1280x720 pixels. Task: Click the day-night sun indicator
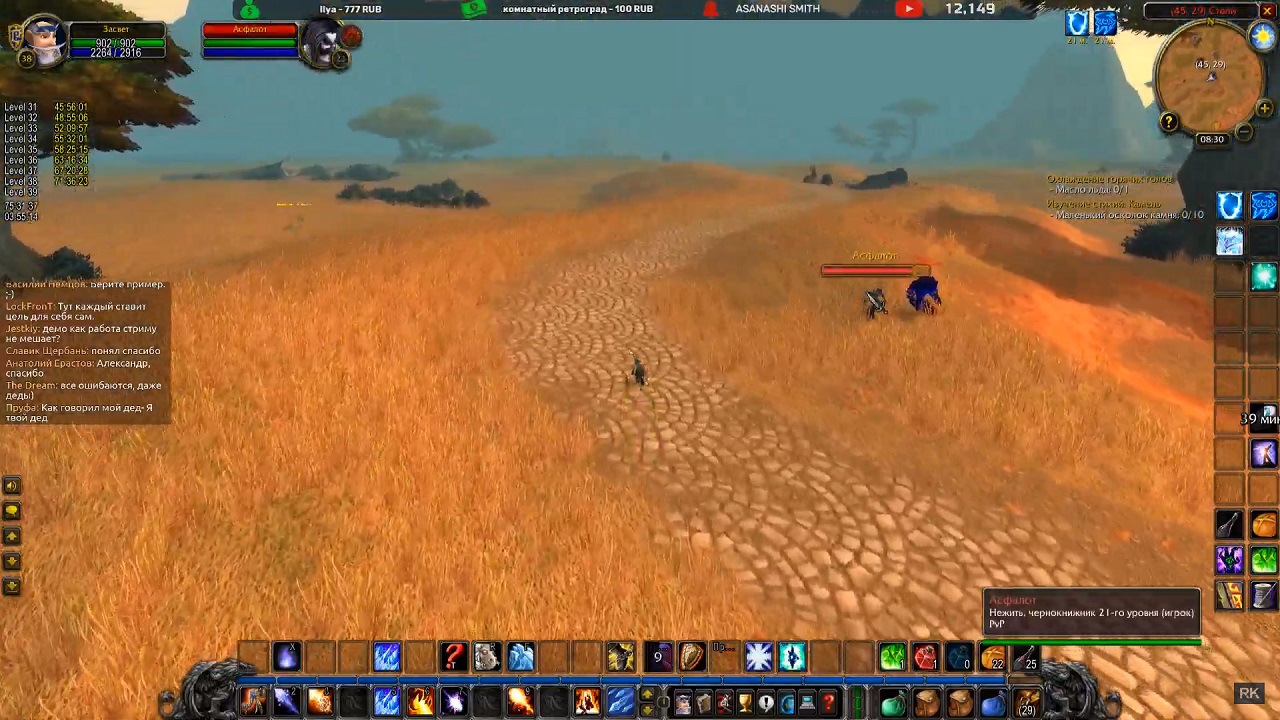pos(1262,35)
